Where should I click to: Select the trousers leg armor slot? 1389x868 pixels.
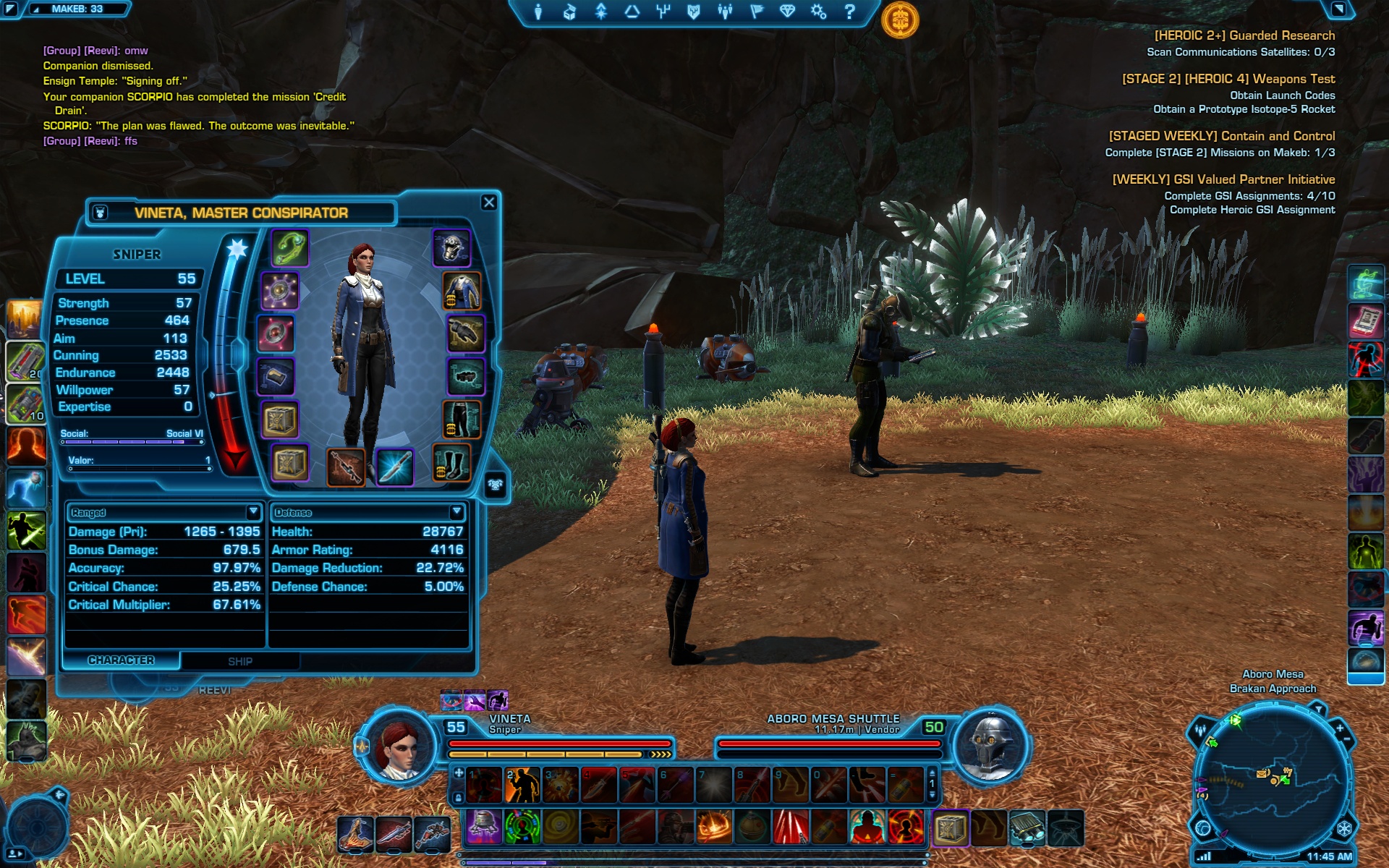point(462,420)
